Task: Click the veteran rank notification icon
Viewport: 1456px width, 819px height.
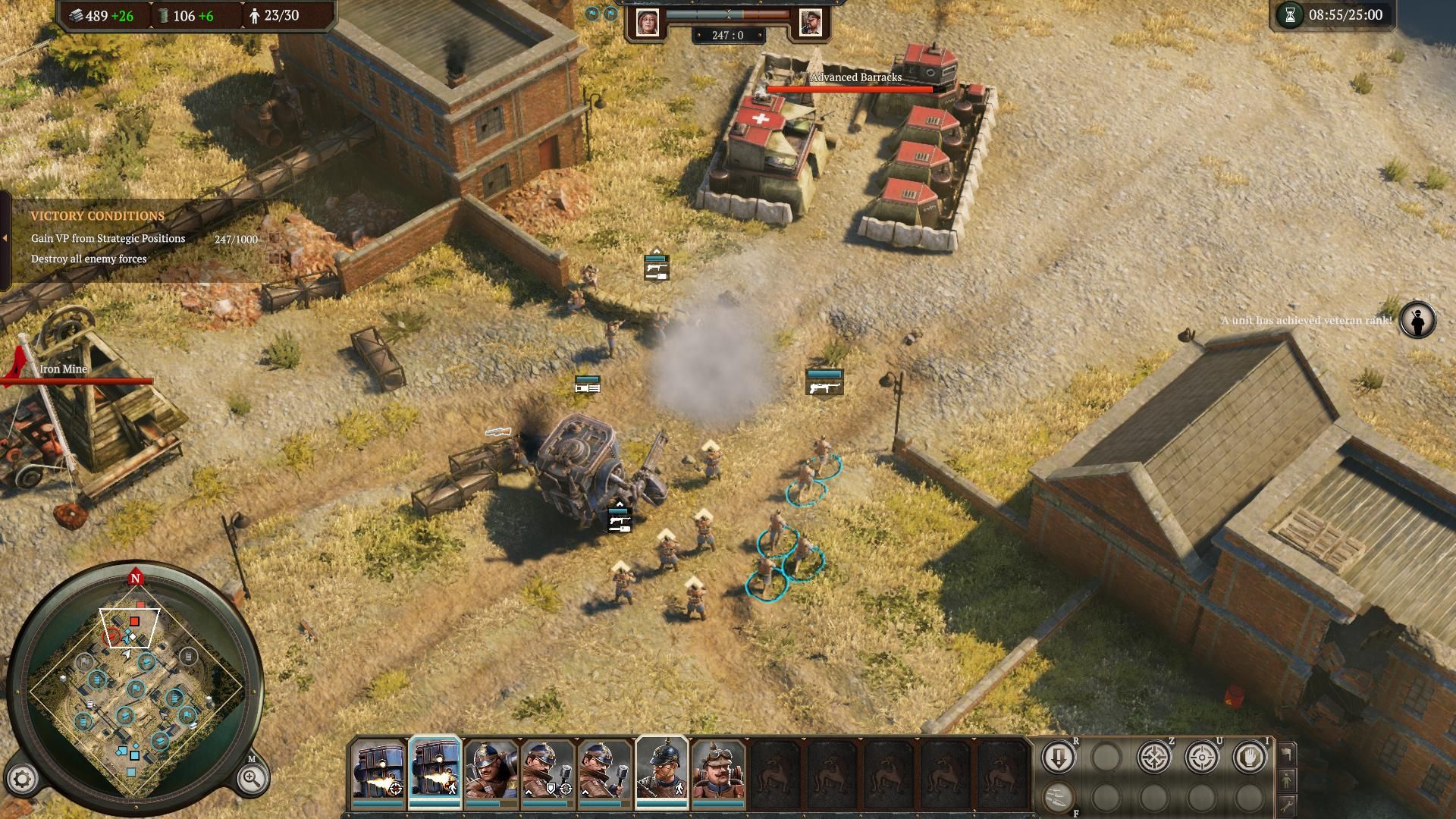Action: 1417,320
